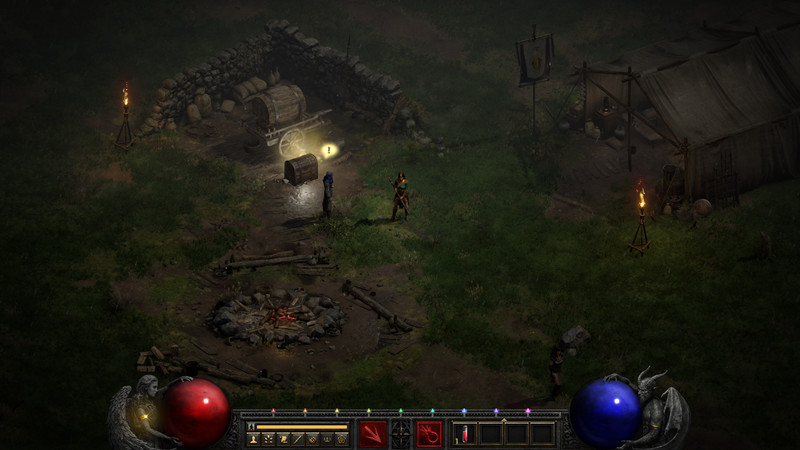The image size is (800, 450).
Task: Use the red health potion in belt
Action: point(464,433)
